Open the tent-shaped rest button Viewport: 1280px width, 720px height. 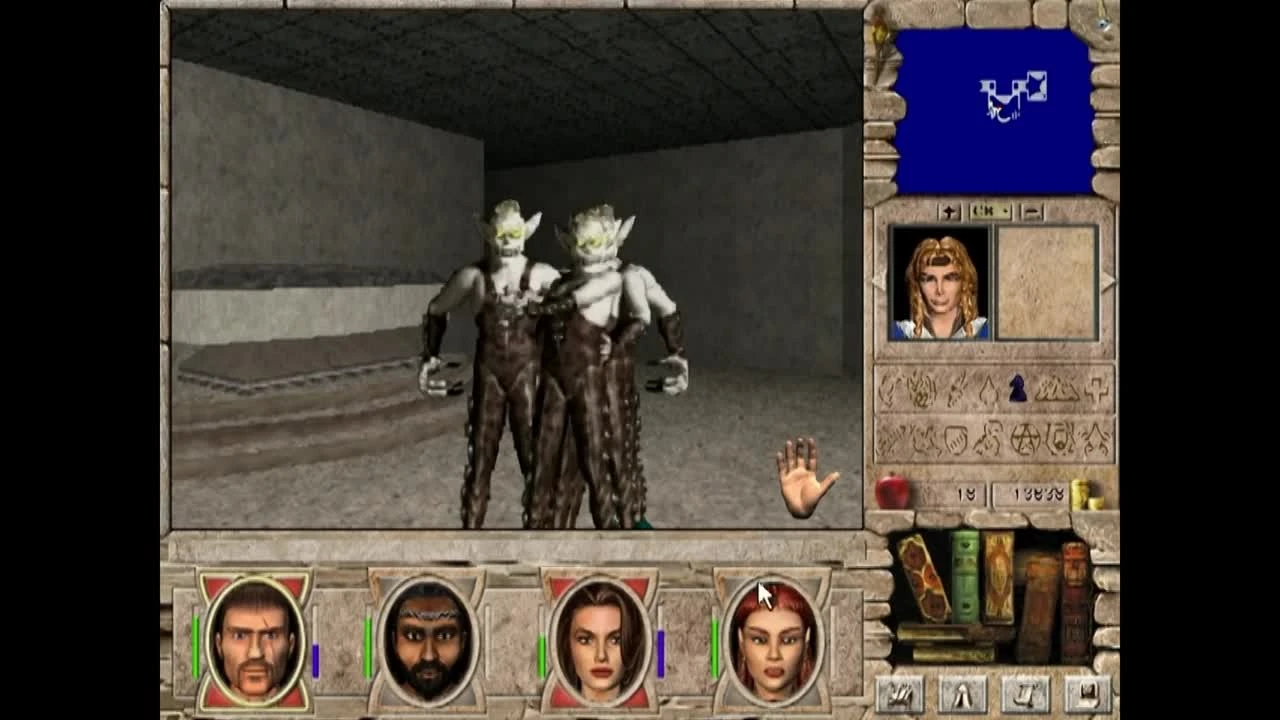coord(962,693)
